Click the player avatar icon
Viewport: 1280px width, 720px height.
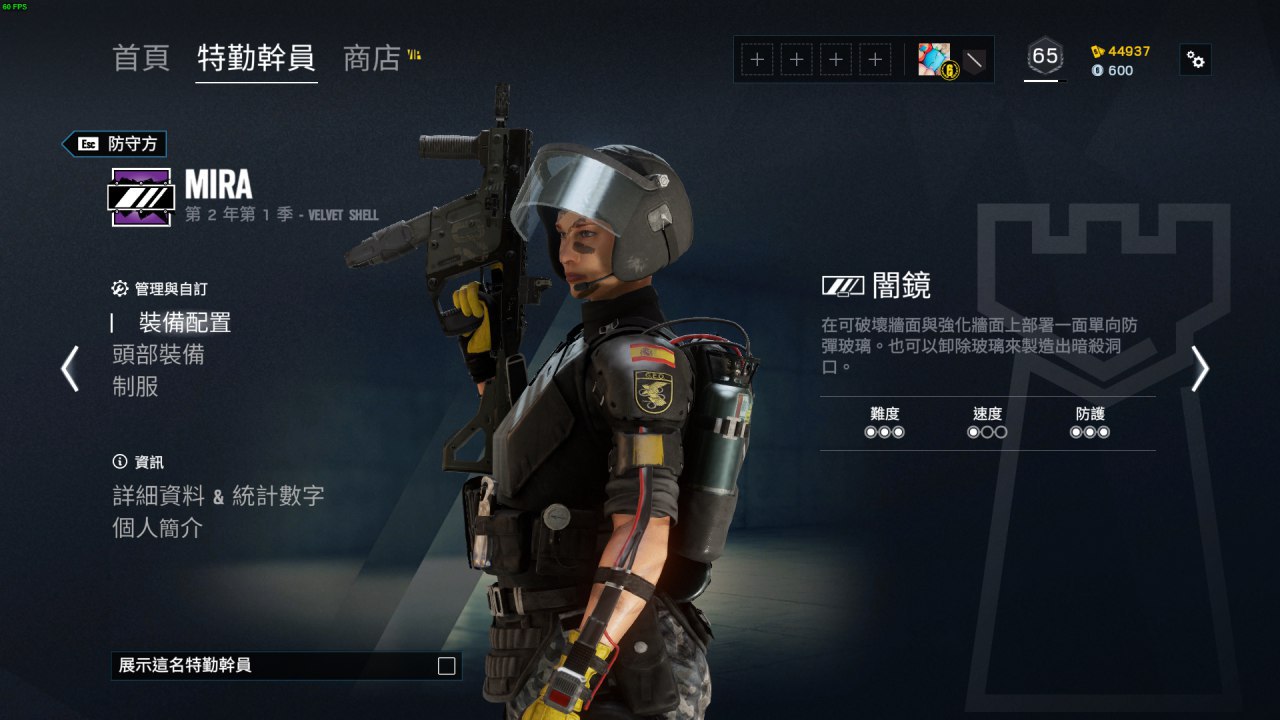[934, 60]
